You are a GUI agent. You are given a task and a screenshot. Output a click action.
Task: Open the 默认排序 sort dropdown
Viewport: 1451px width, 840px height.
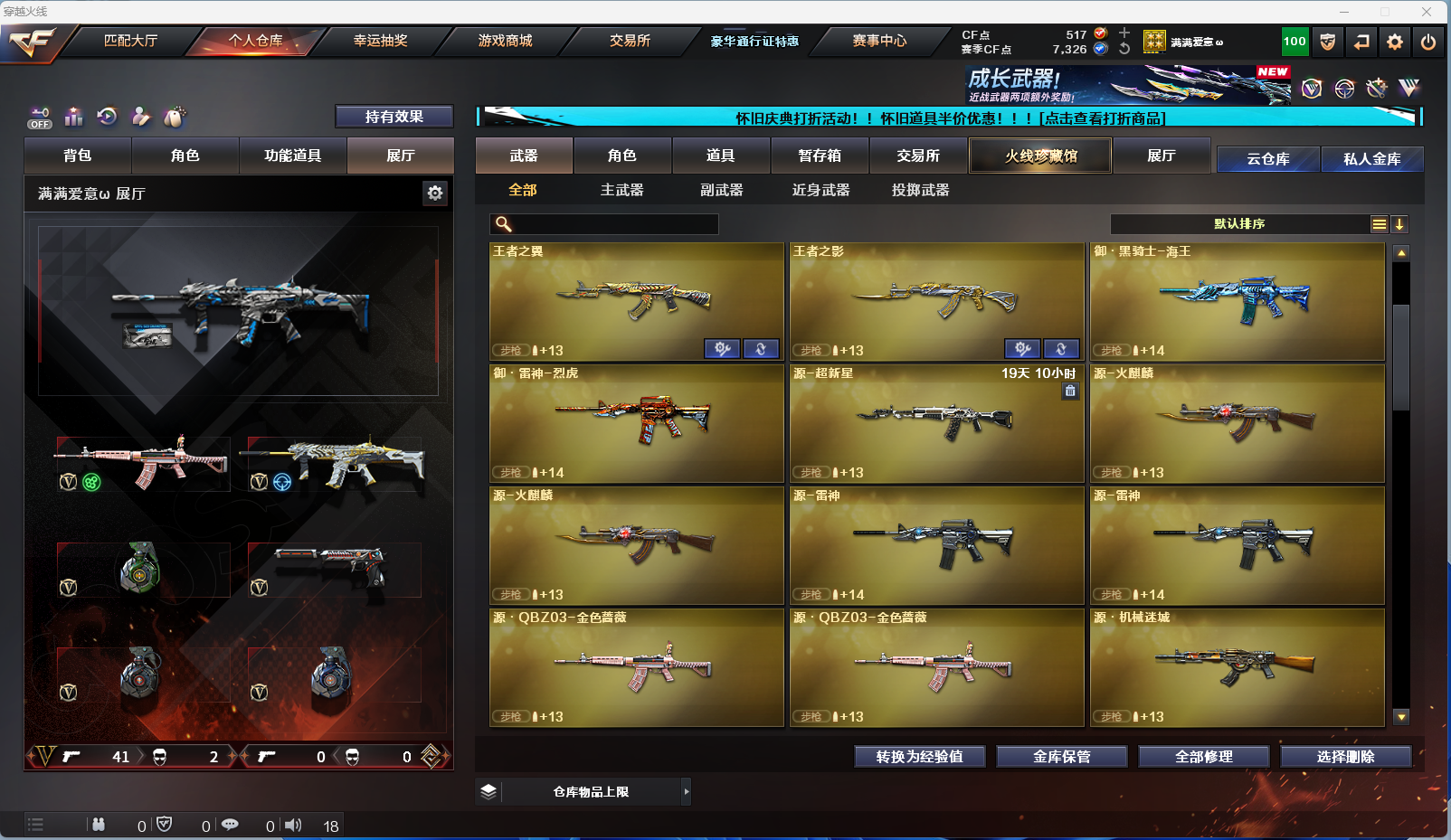tap(1239, 224)
